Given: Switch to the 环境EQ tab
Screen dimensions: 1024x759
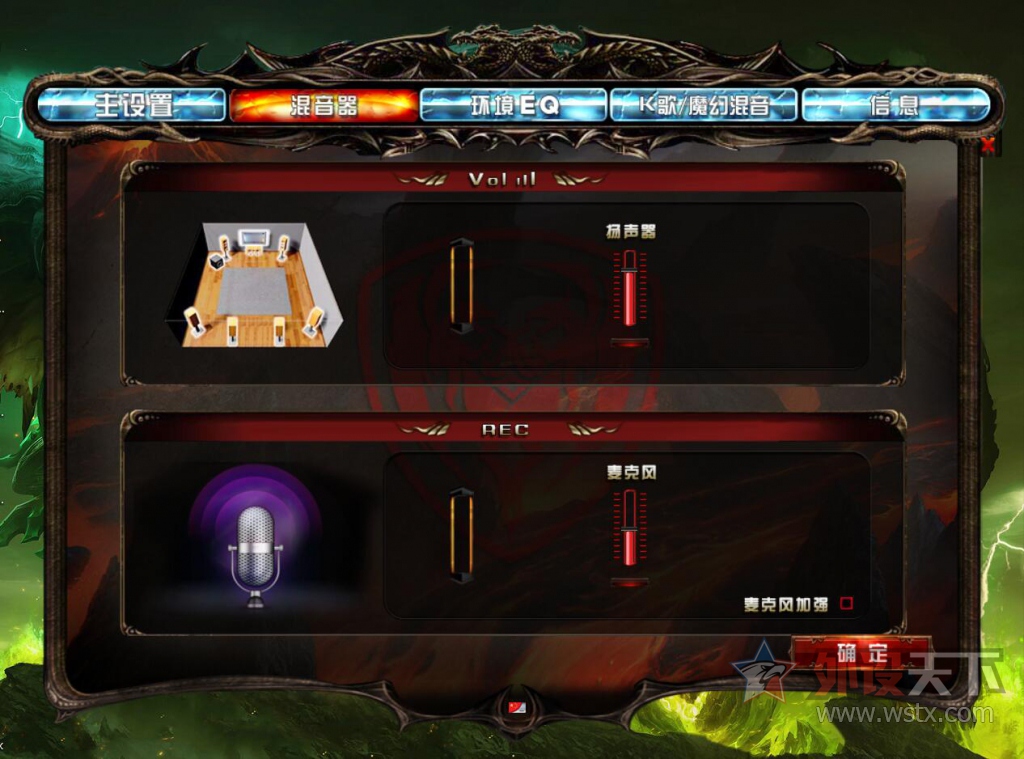Looking at the screenshot, I should click(514, 105).
